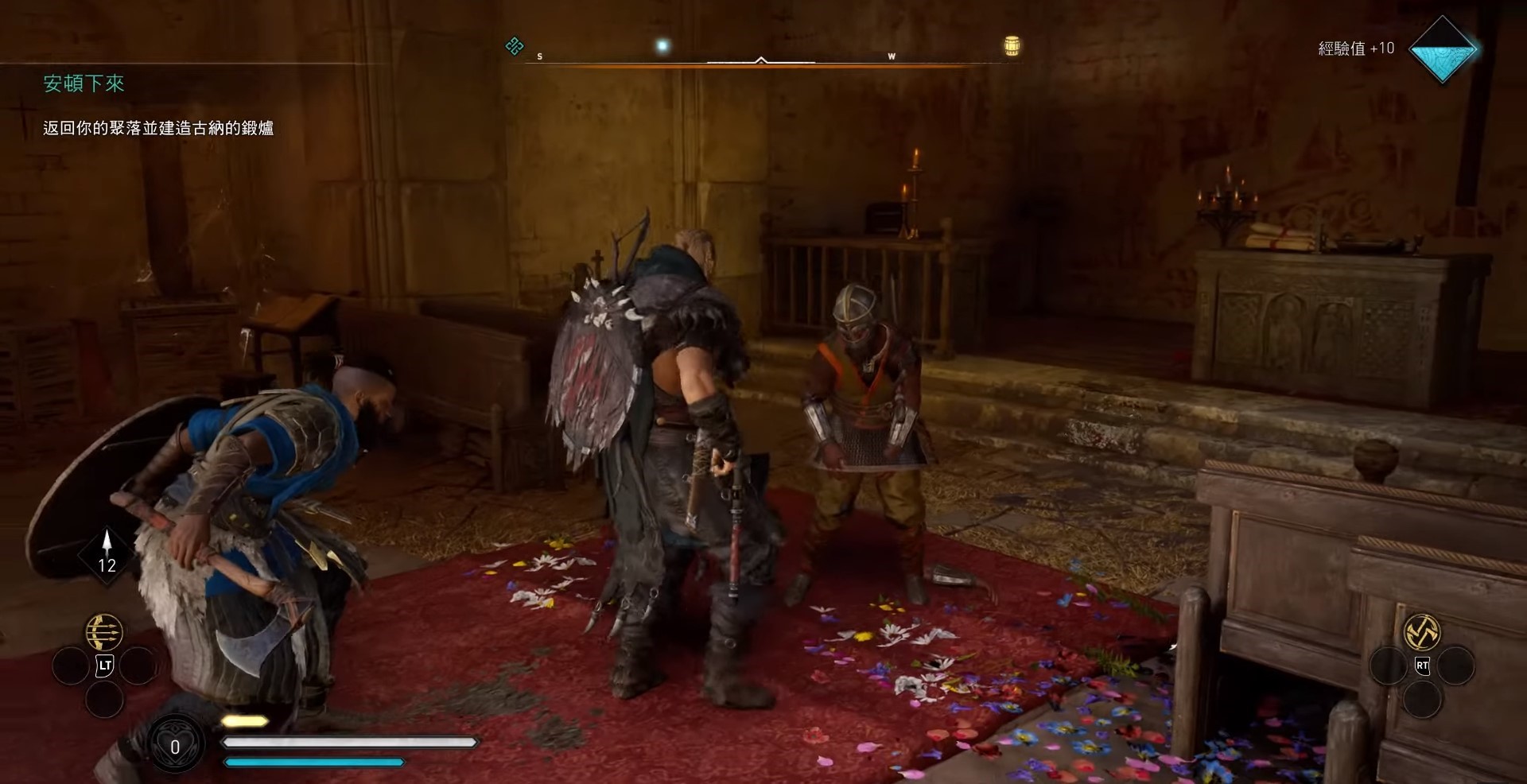Image resolution: width=1527 pixels, height=784 pixels.
Task: Open the teal diamond experience icon
Action: coord(1442,49)
